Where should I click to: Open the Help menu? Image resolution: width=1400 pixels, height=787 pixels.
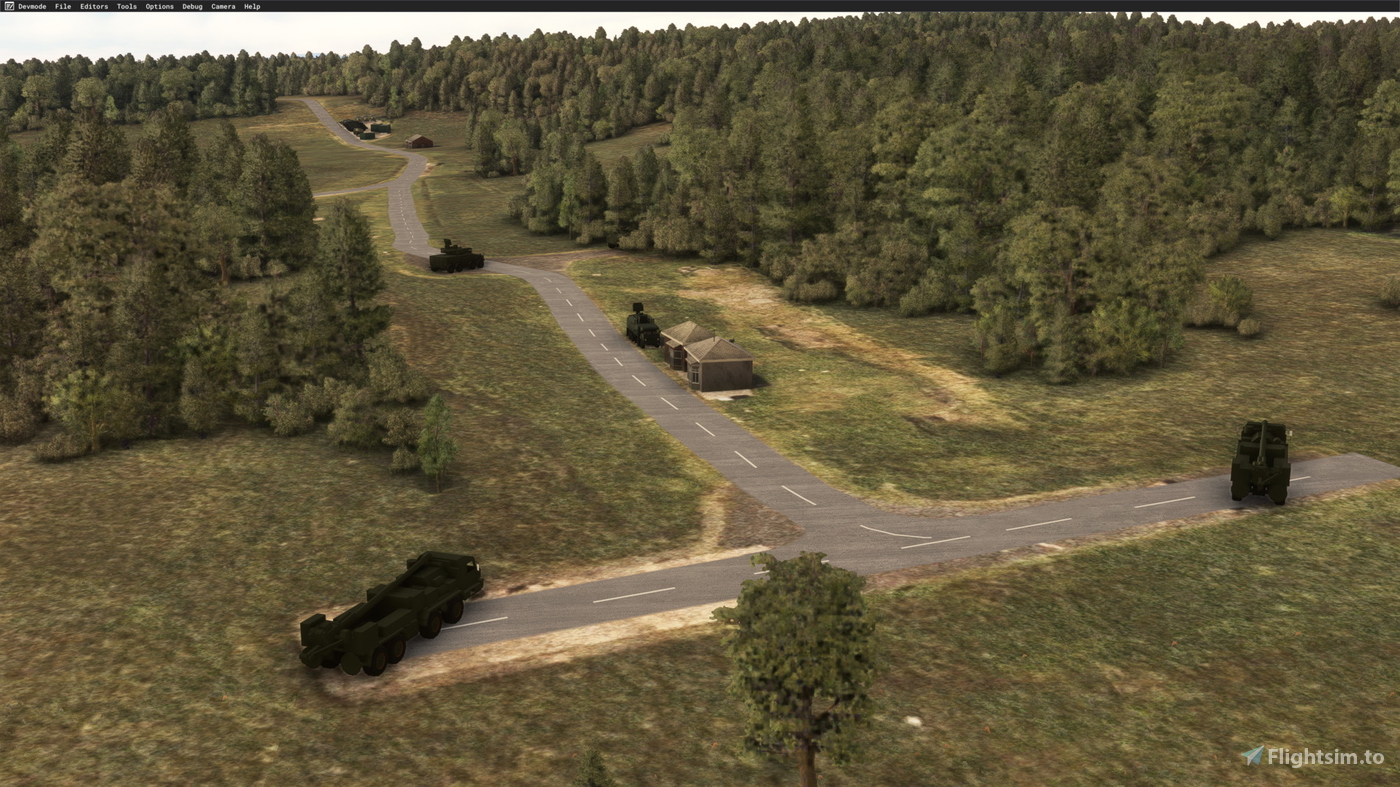point(251,4)
